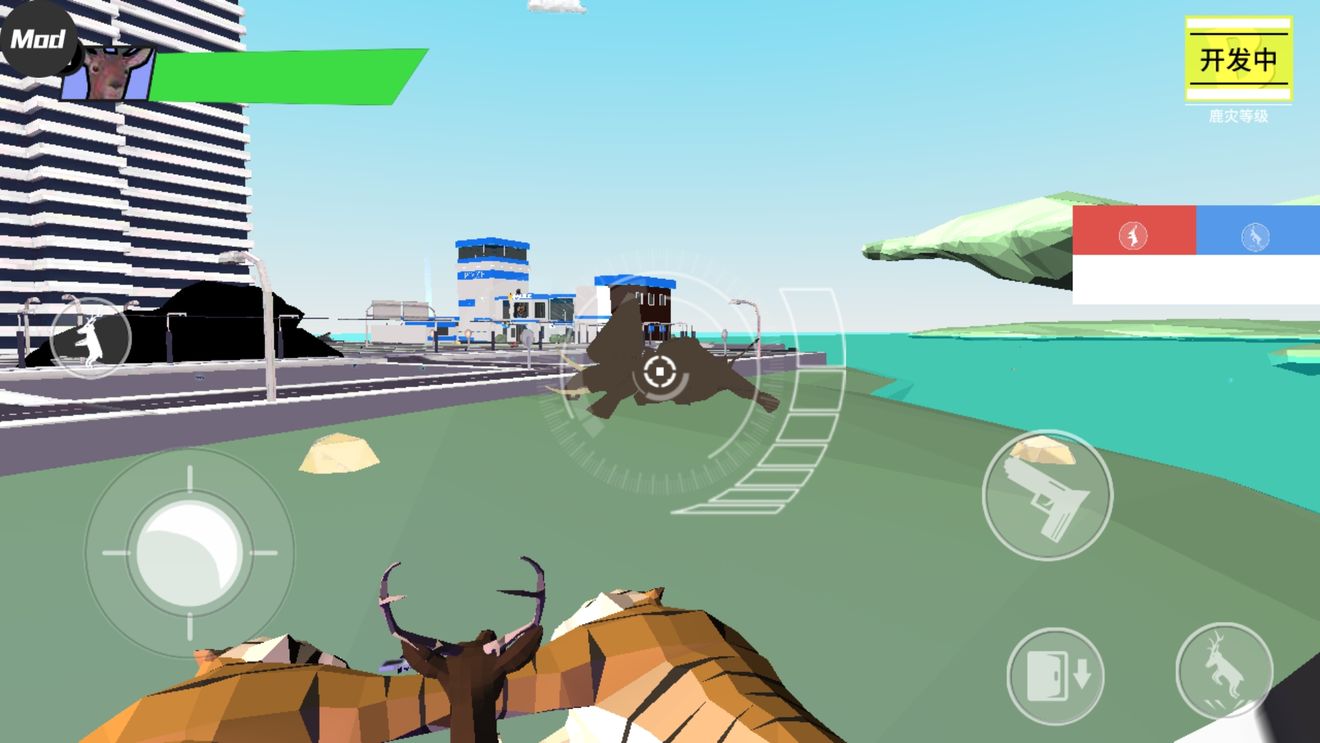Tap the yellow 开发中 deer disaster badge
The image size is (1320, 743).
pos(1238,59)
